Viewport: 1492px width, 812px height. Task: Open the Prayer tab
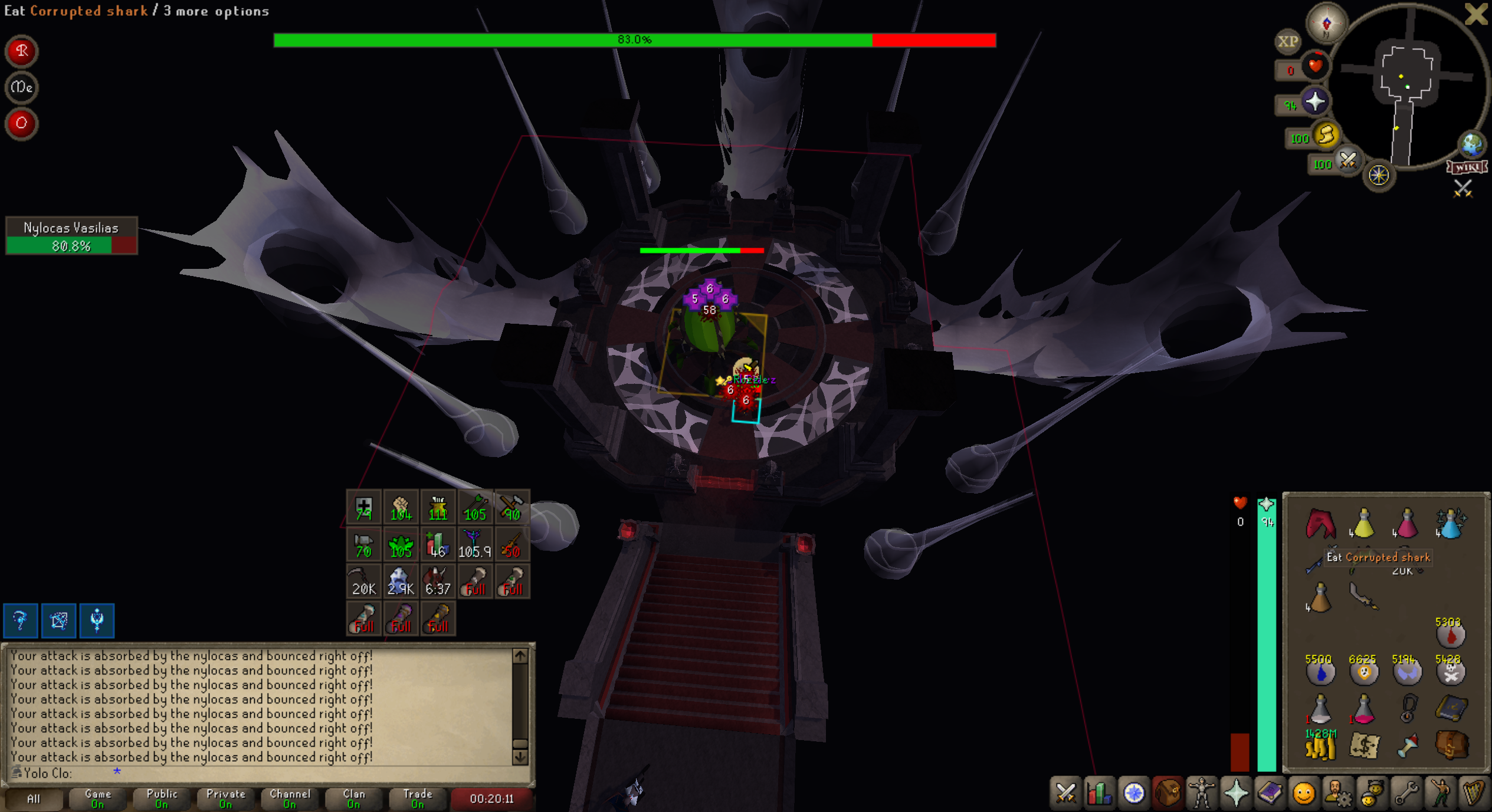click(x=1235, y=793)
